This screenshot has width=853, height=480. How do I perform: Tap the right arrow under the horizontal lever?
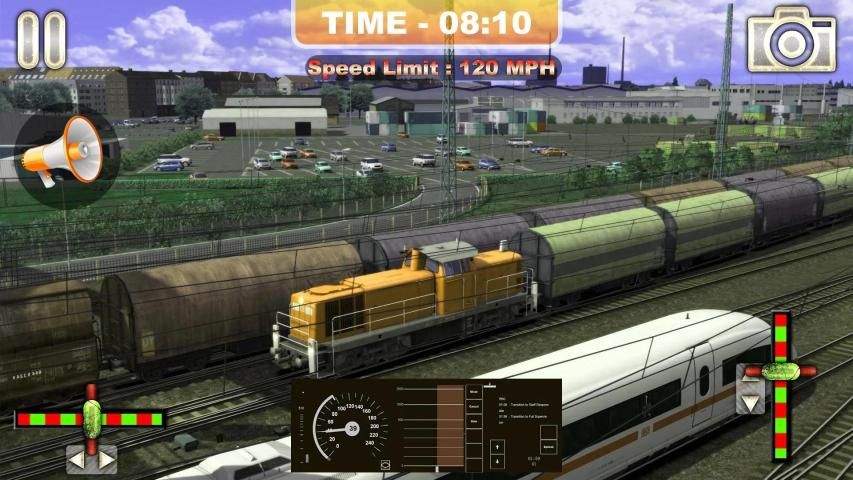(x=105, y=460)
